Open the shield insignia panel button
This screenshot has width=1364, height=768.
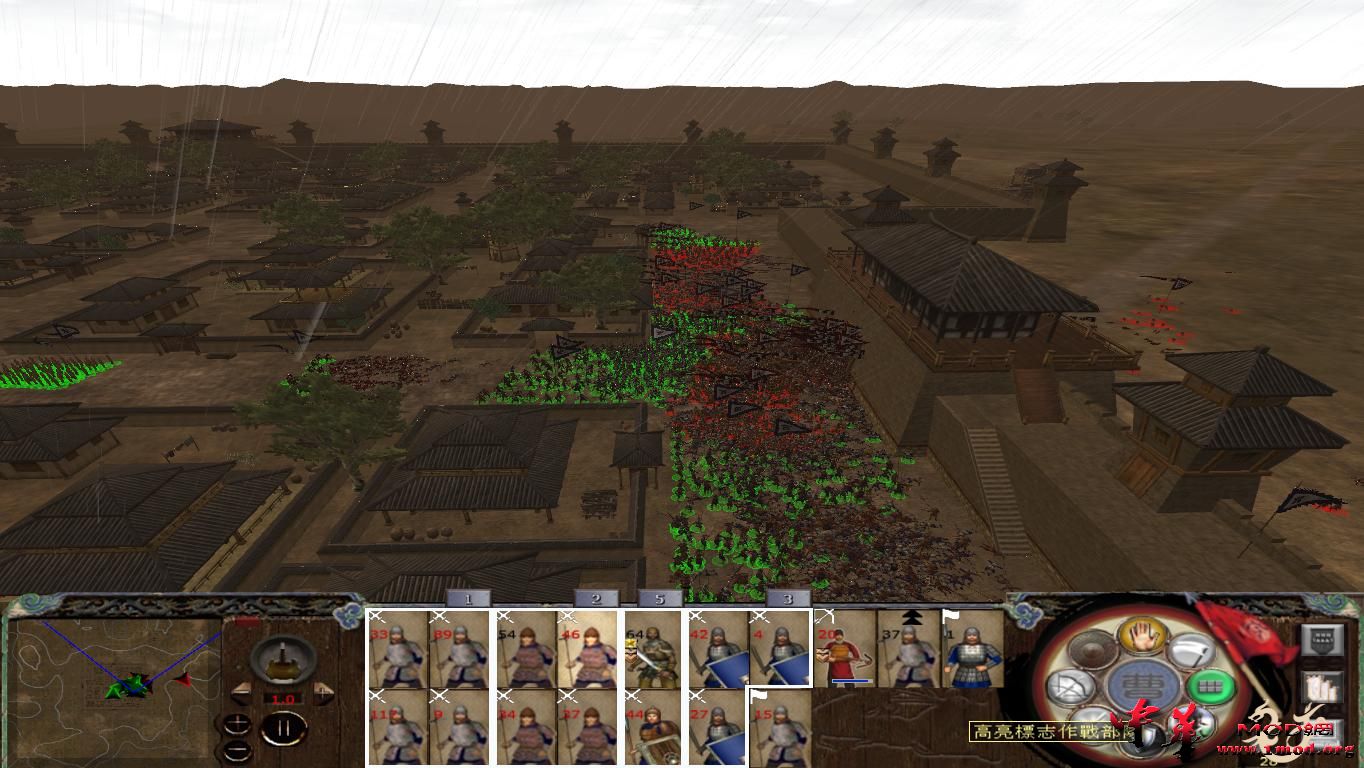click(x=1323, y=639)
